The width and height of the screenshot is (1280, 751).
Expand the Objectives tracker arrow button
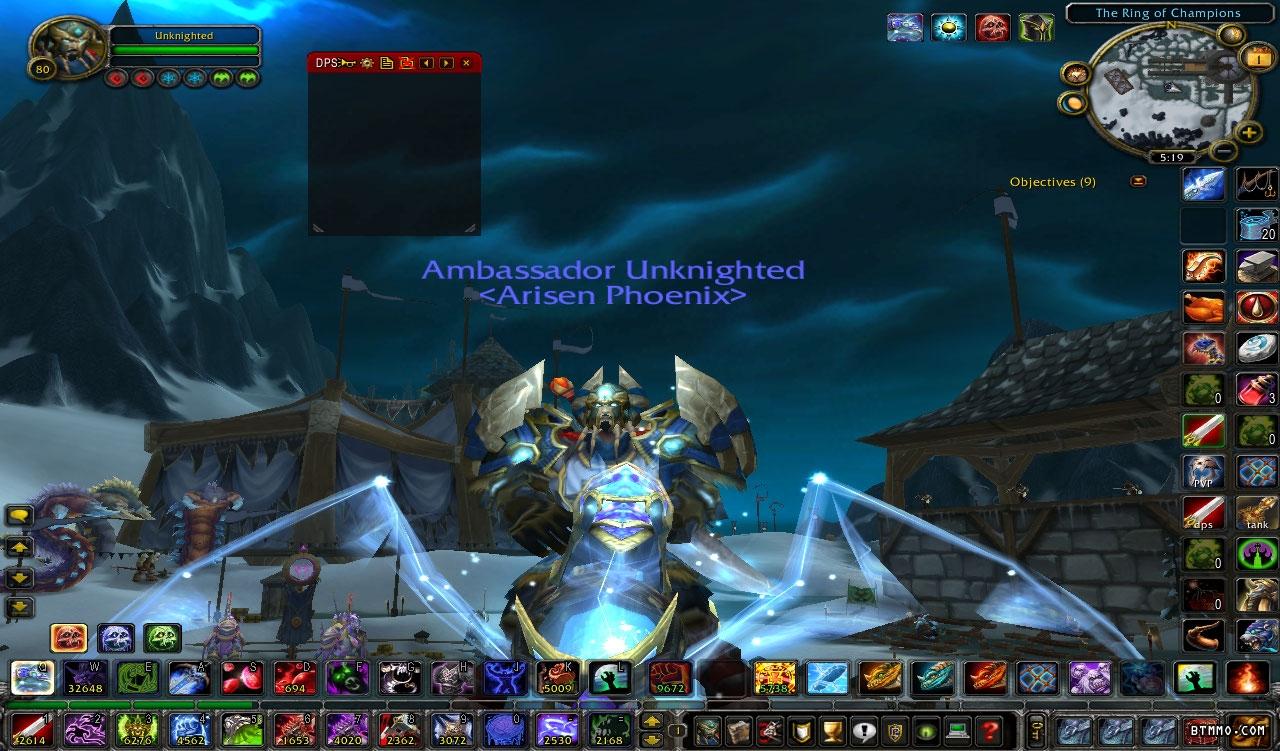(1138, 181)
